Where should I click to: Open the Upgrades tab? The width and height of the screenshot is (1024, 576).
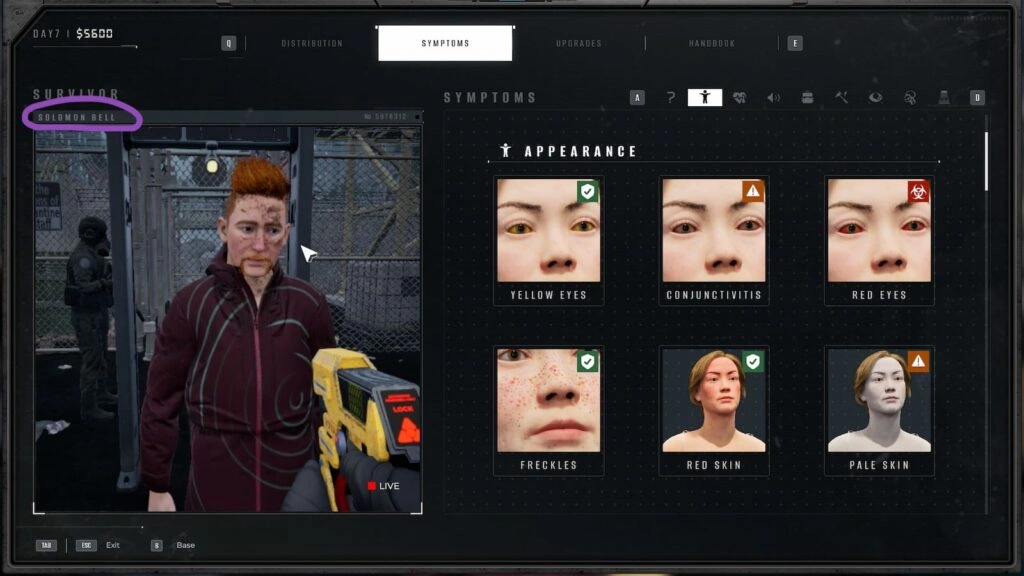(x=579, y=43)
